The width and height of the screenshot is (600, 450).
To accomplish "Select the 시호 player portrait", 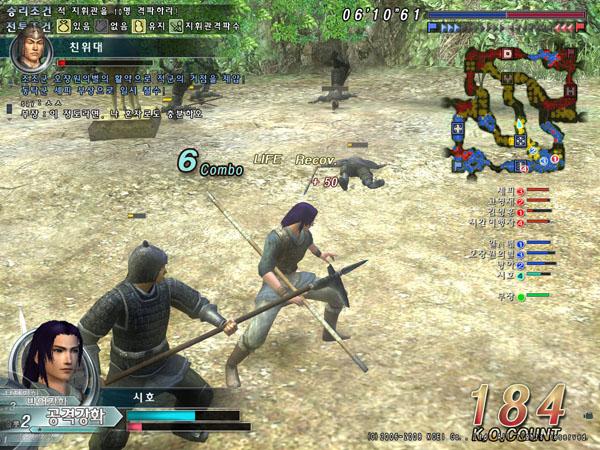I will point(48,360).
